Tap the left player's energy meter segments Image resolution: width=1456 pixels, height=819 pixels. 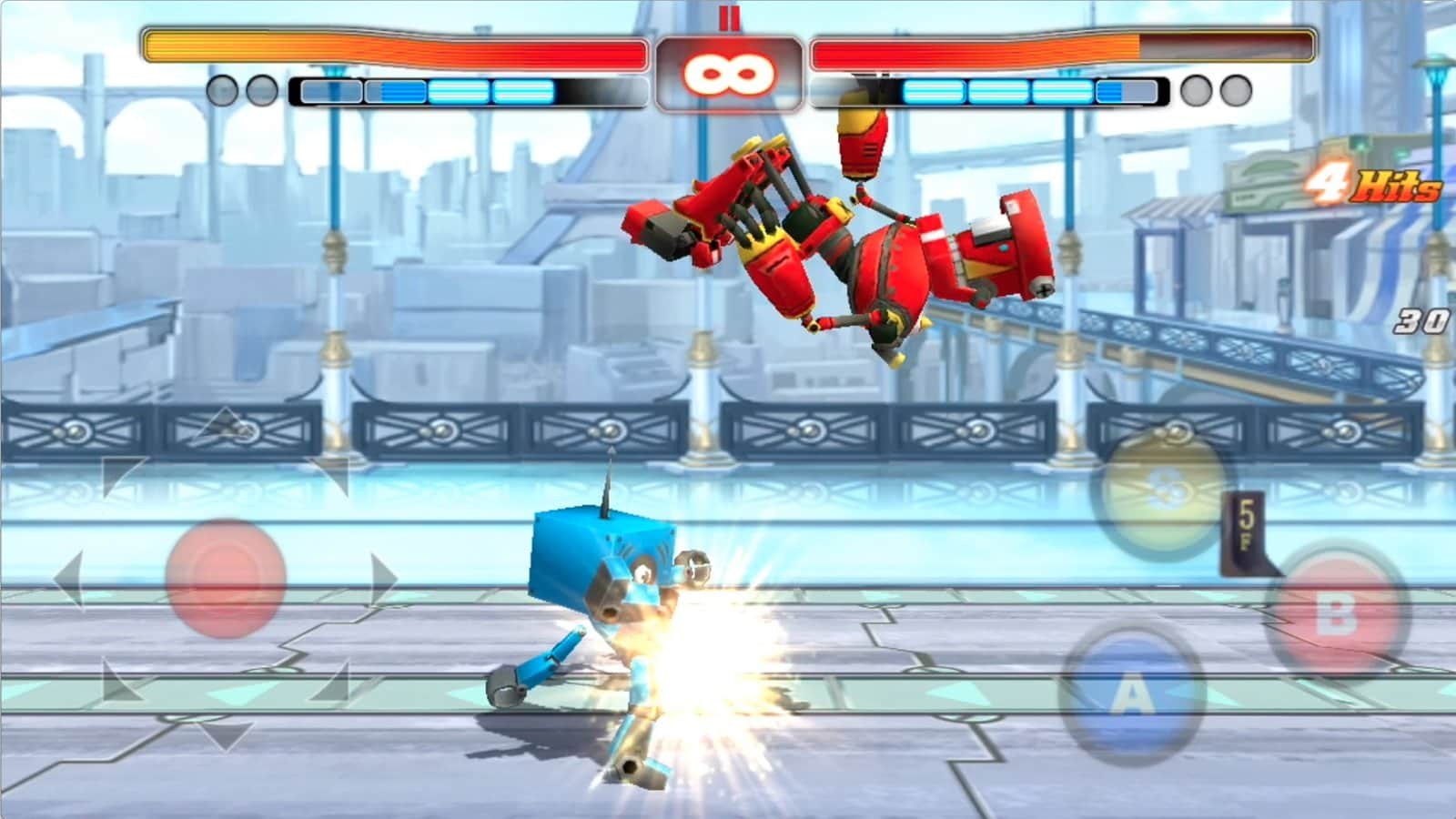(428, 91)
